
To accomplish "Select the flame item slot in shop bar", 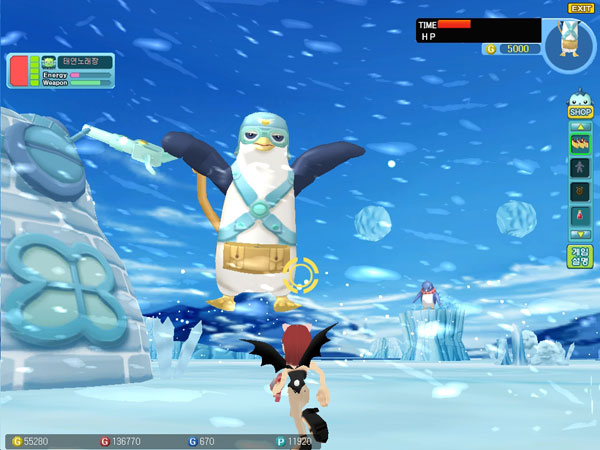I will coord(580,143).
